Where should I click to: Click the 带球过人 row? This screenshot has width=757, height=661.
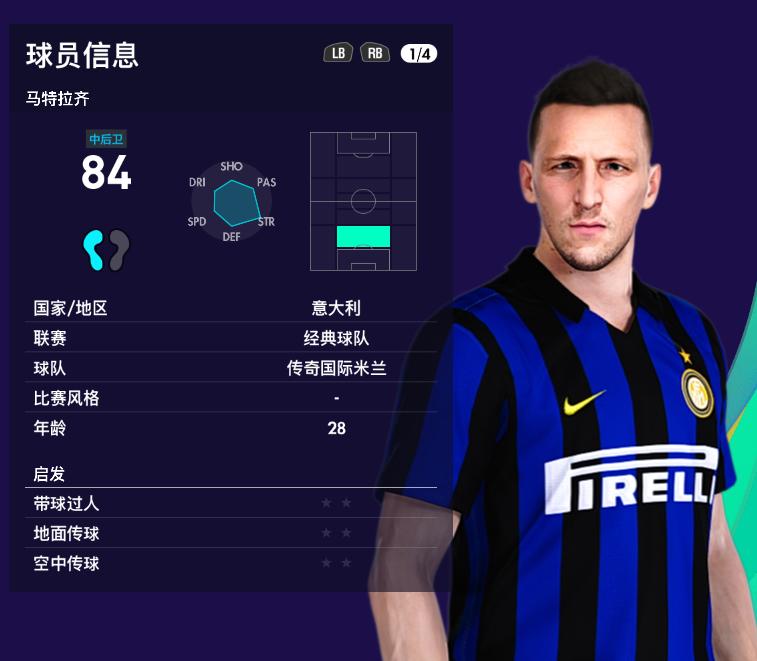(234, 503)
